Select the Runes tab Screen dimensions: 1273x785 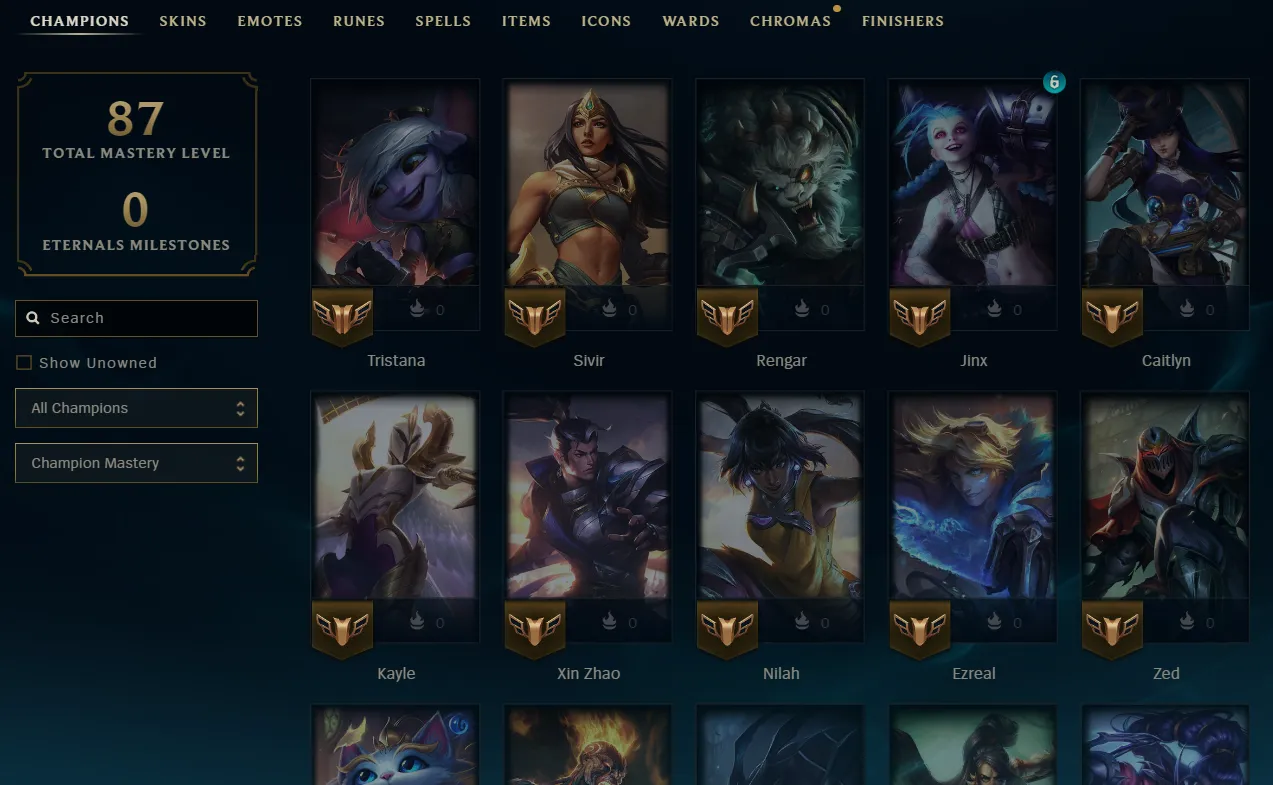[359, 21]
